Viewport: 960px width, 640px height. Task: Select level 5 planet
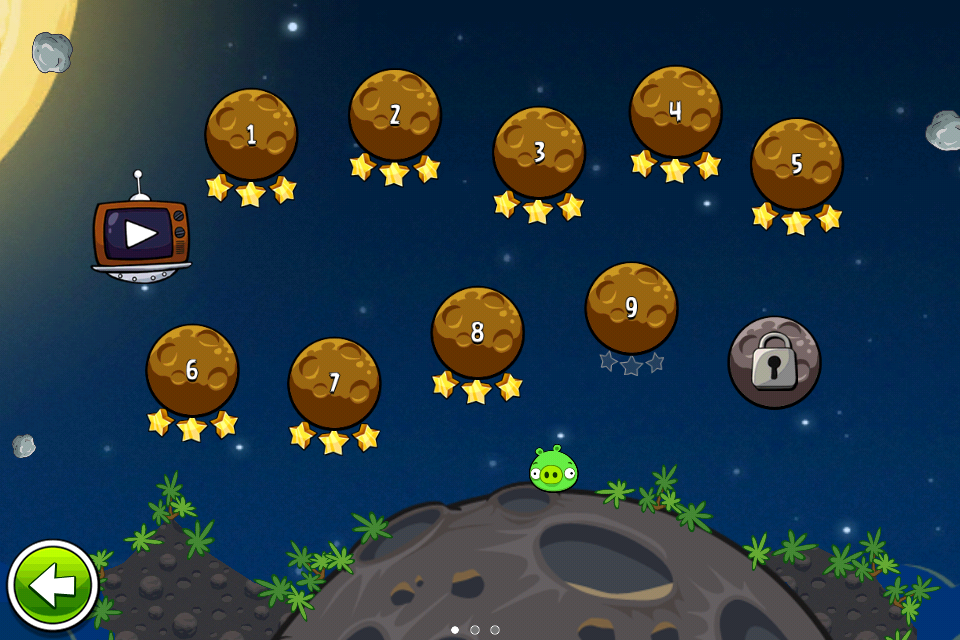pos(797,164)
